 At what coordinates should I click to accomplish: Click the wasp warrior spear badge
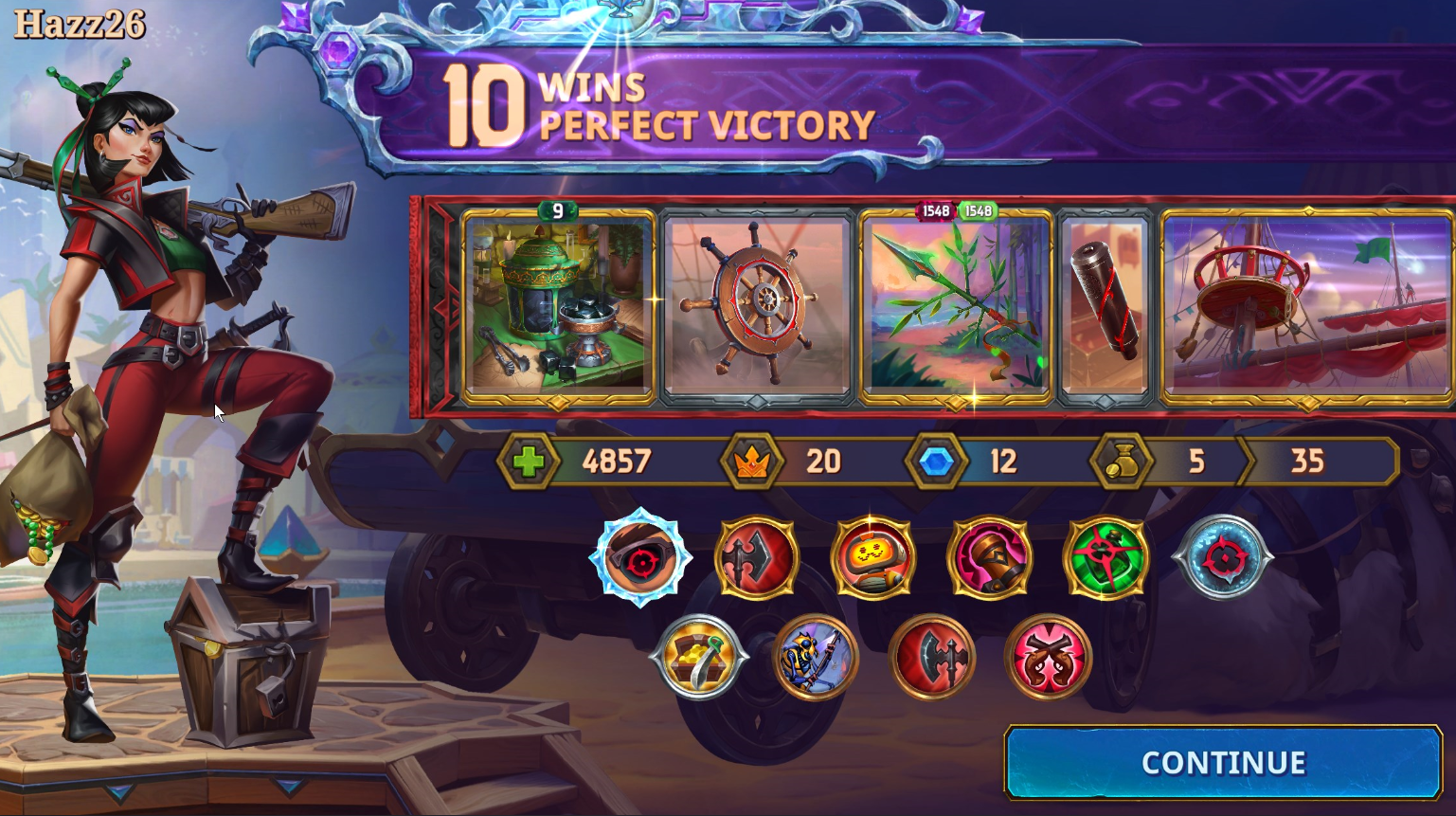coord(816,658)
